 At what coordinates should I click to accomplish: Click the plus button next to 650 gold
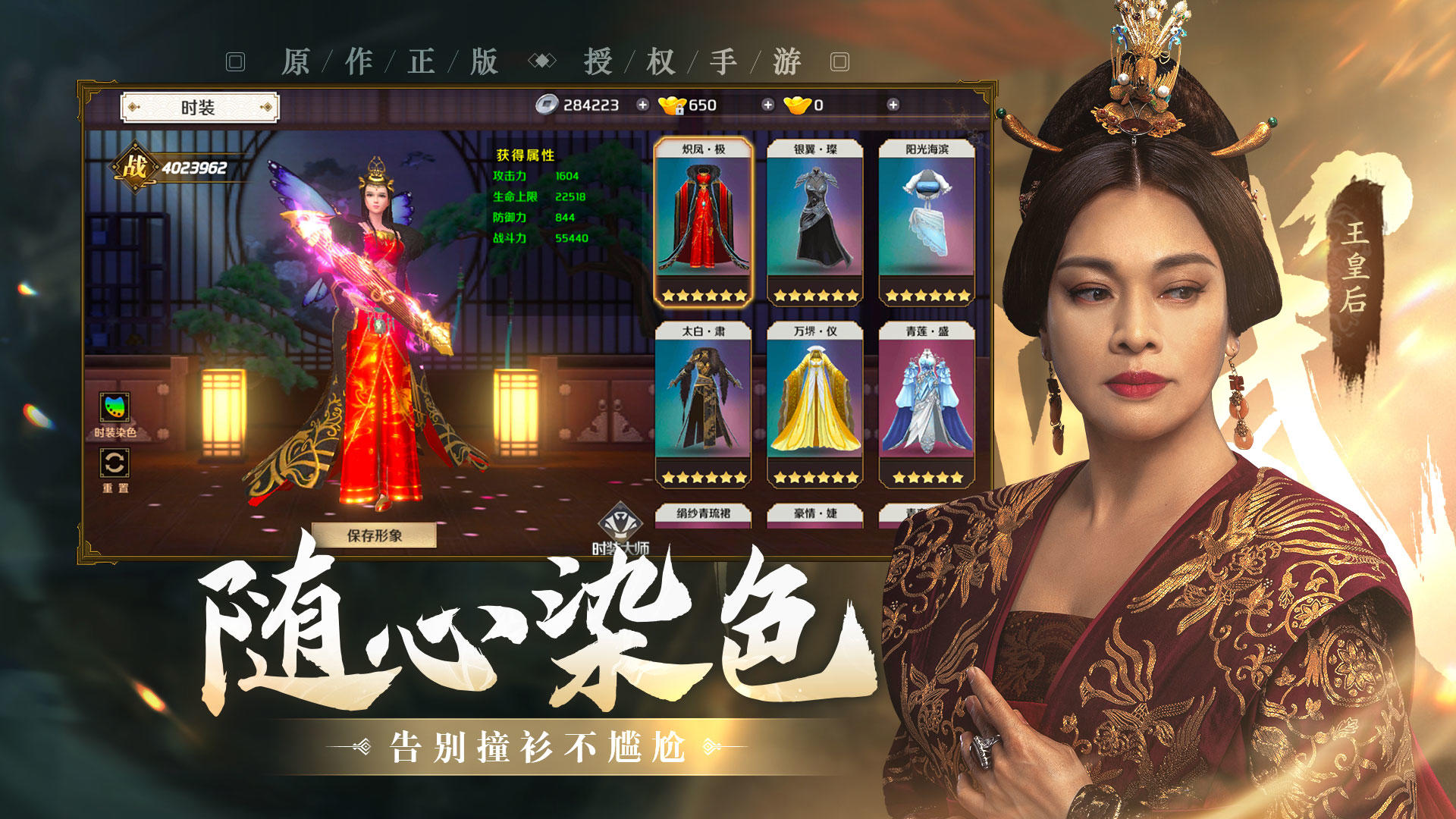click(x=768, y=105)
